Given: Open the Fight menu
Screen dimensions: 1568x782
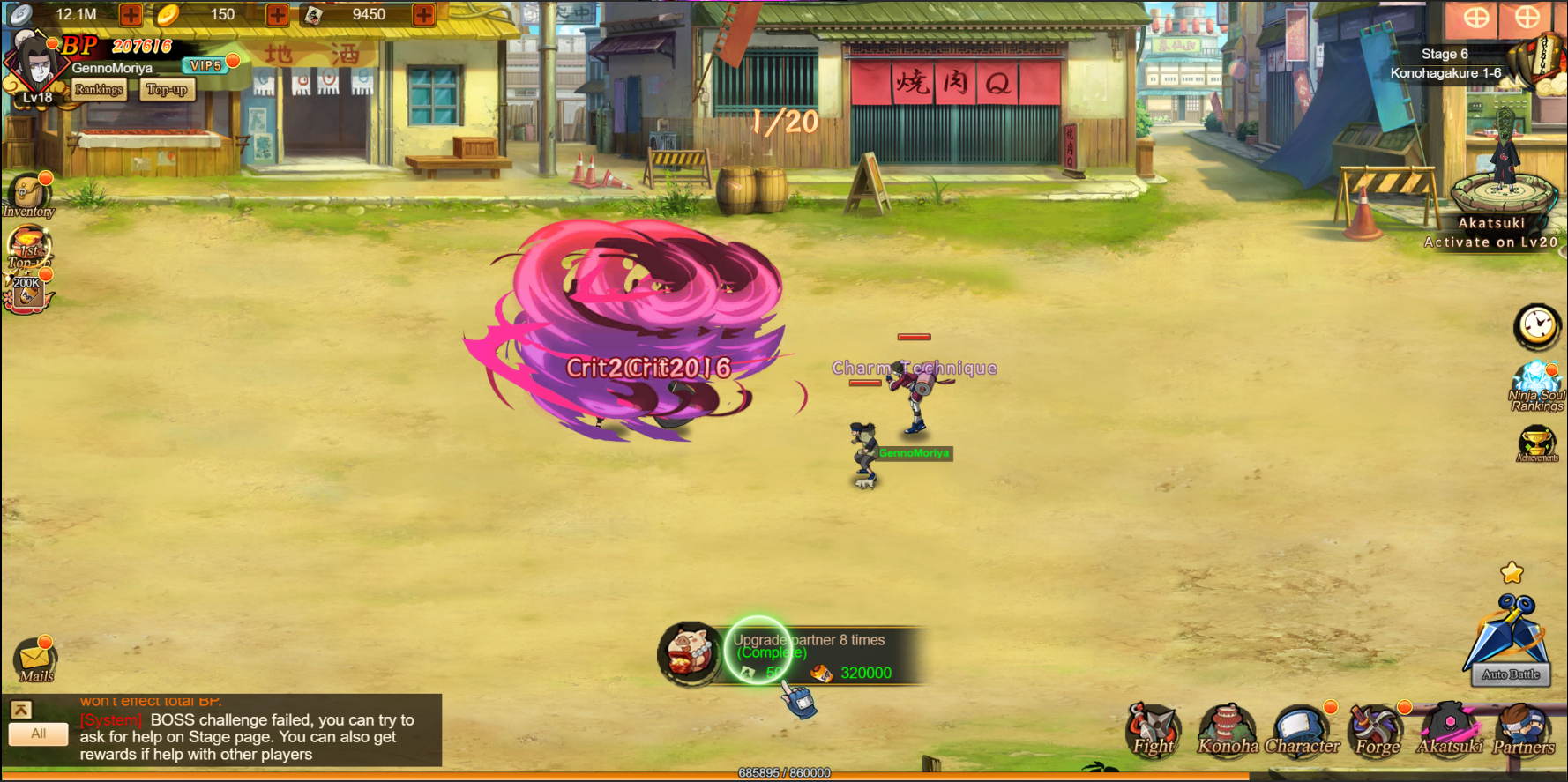Looking at the screenshot, I should 1153,732.
